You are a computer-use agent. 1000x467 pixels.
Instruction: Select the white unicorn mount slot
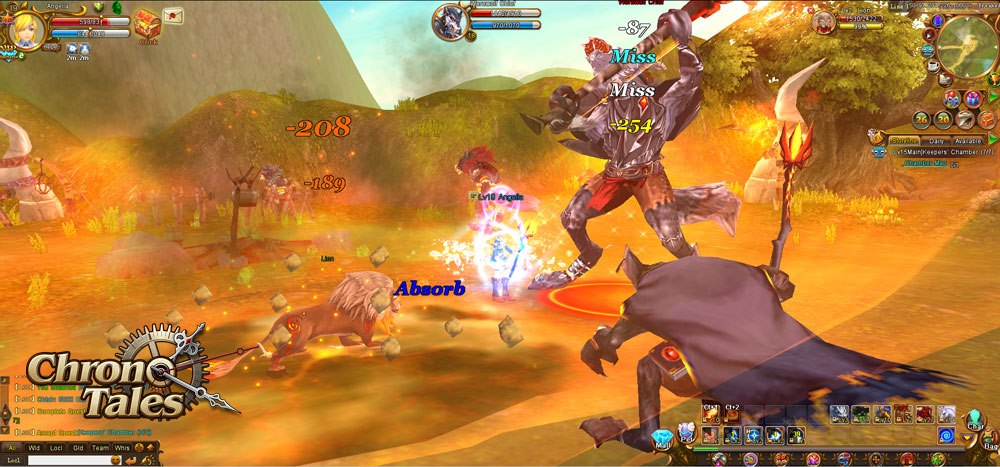(x=946, y=413)
